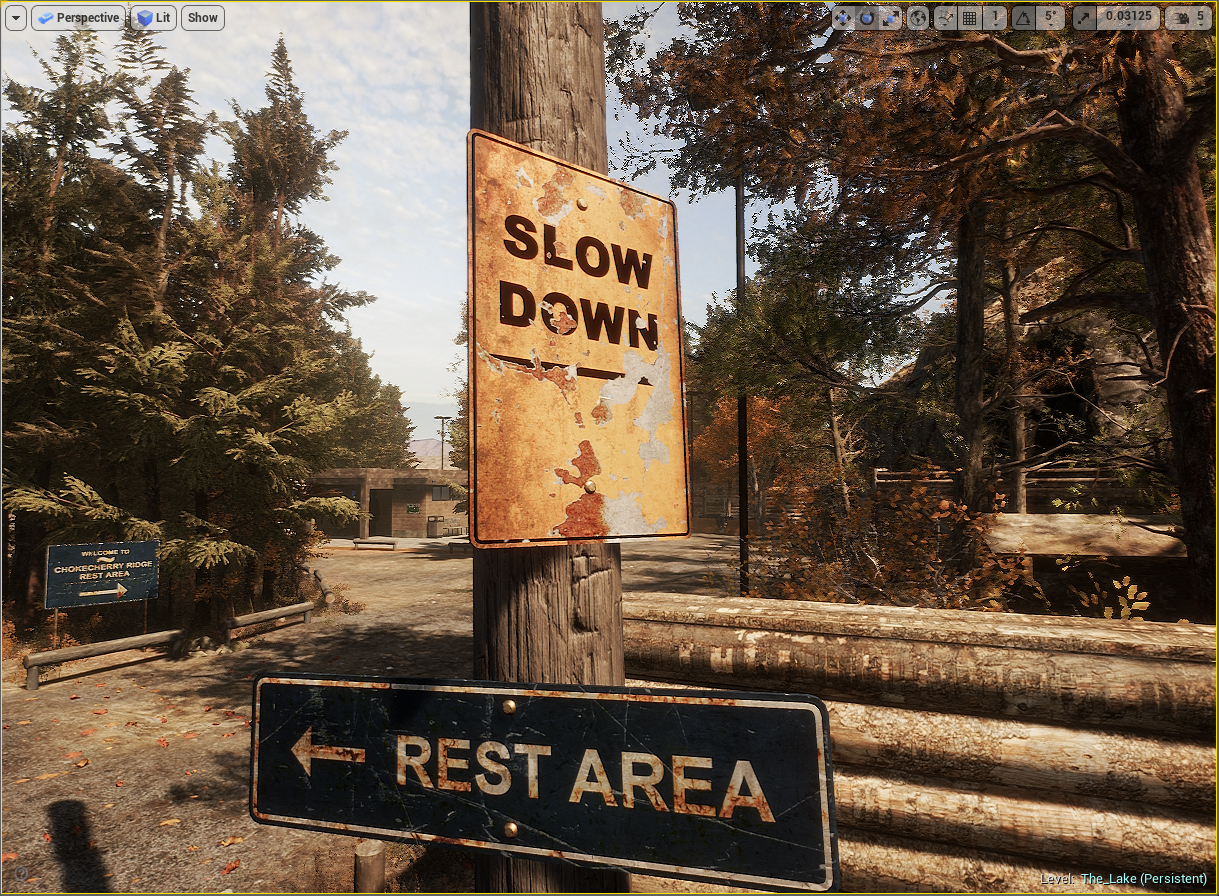Open the 5° rotation snap value dropdown
This screenshot has width=1219, height=896.
(x=1049, y=18)
